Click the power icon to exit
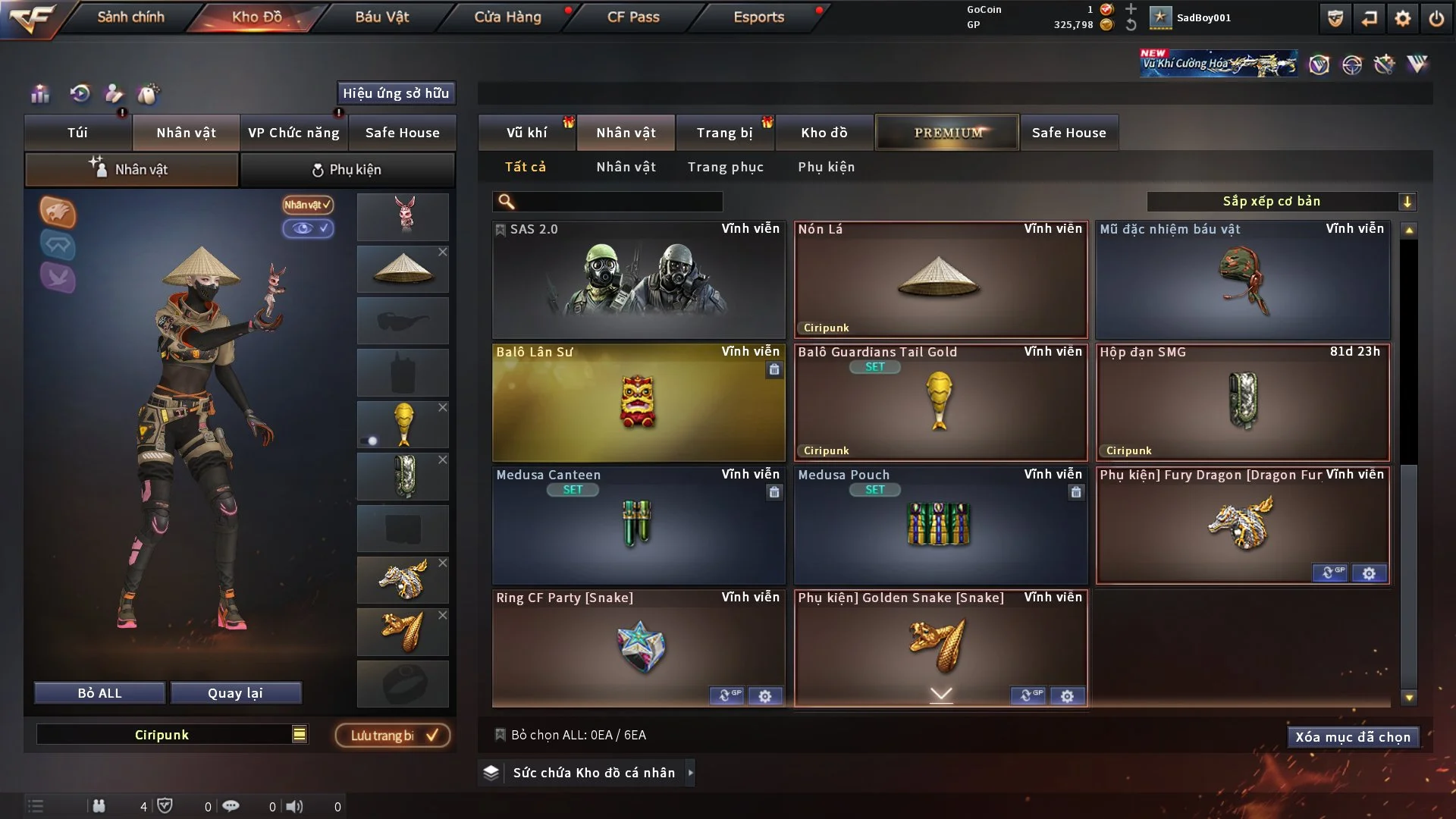This screenshot has width=1456, height=819. click(x=1436, y=18)
